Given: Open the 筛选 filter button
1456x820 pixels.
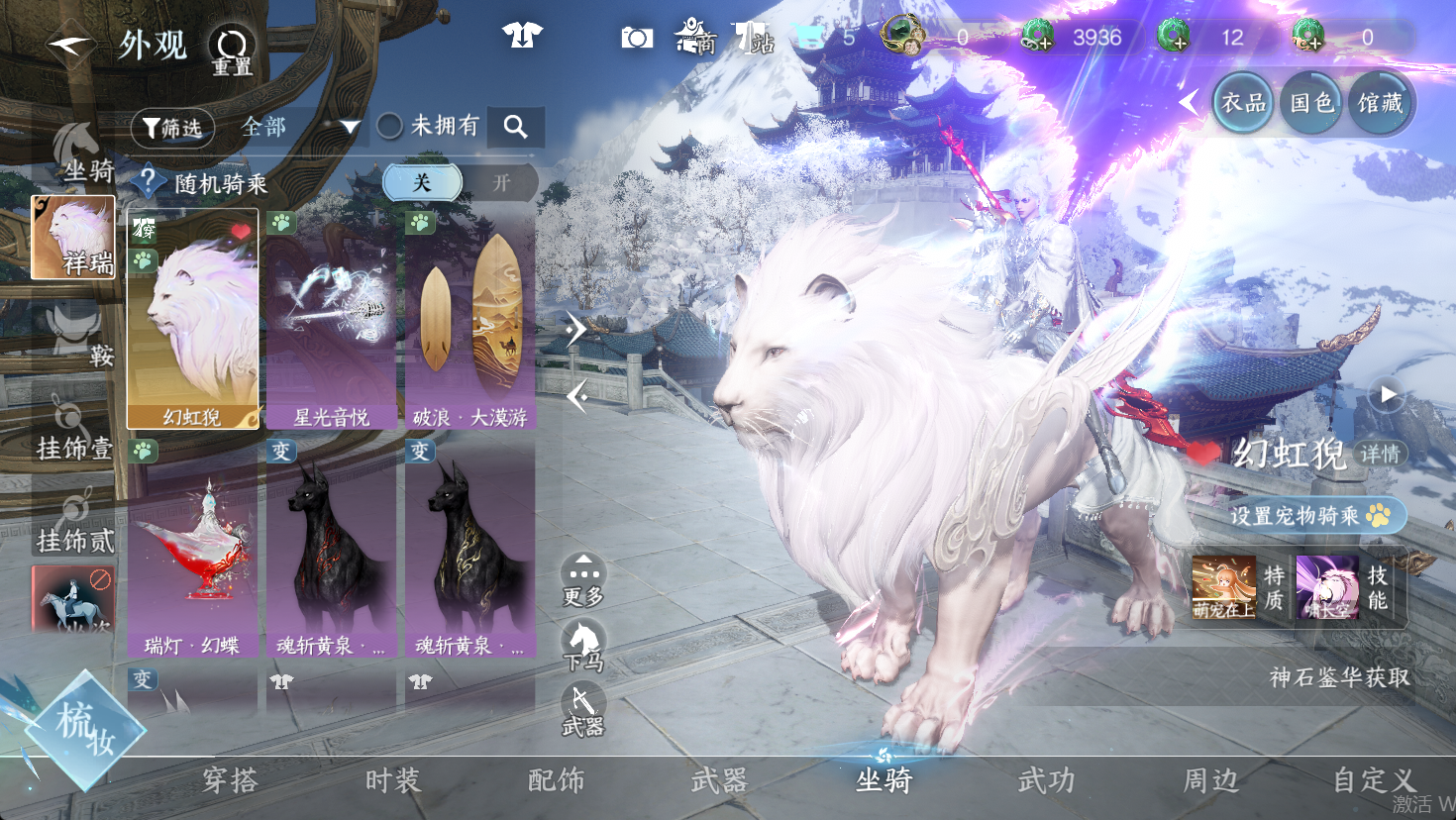Looking at the screenshot, I should [x=172, y=127].
